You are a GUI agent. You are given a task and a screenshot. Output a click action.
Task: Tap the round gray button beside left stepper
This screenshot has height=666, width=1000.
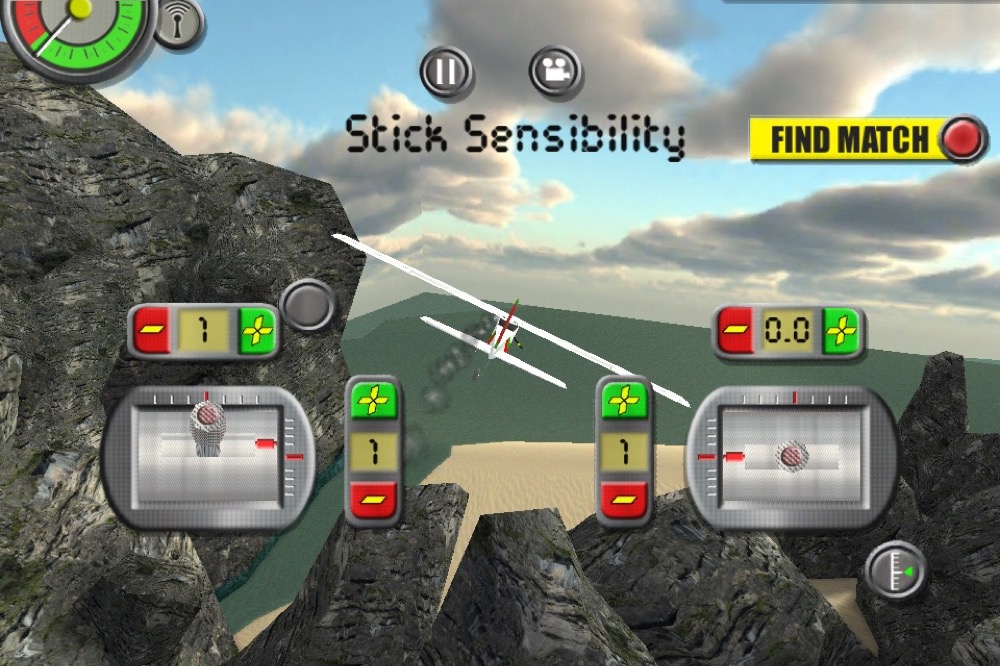click(x=307, y=304)
